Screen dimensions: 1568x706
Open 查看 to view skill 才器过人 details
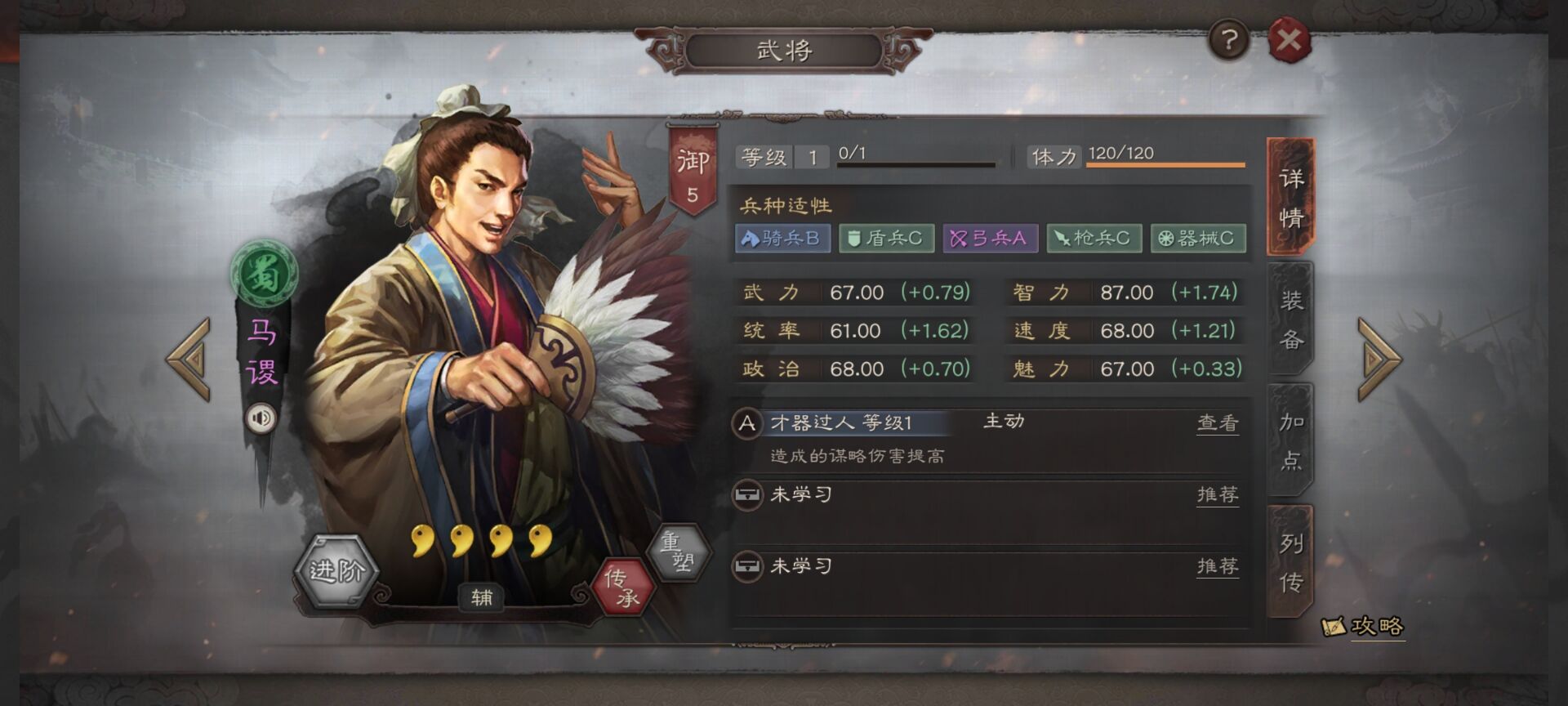1217,424
